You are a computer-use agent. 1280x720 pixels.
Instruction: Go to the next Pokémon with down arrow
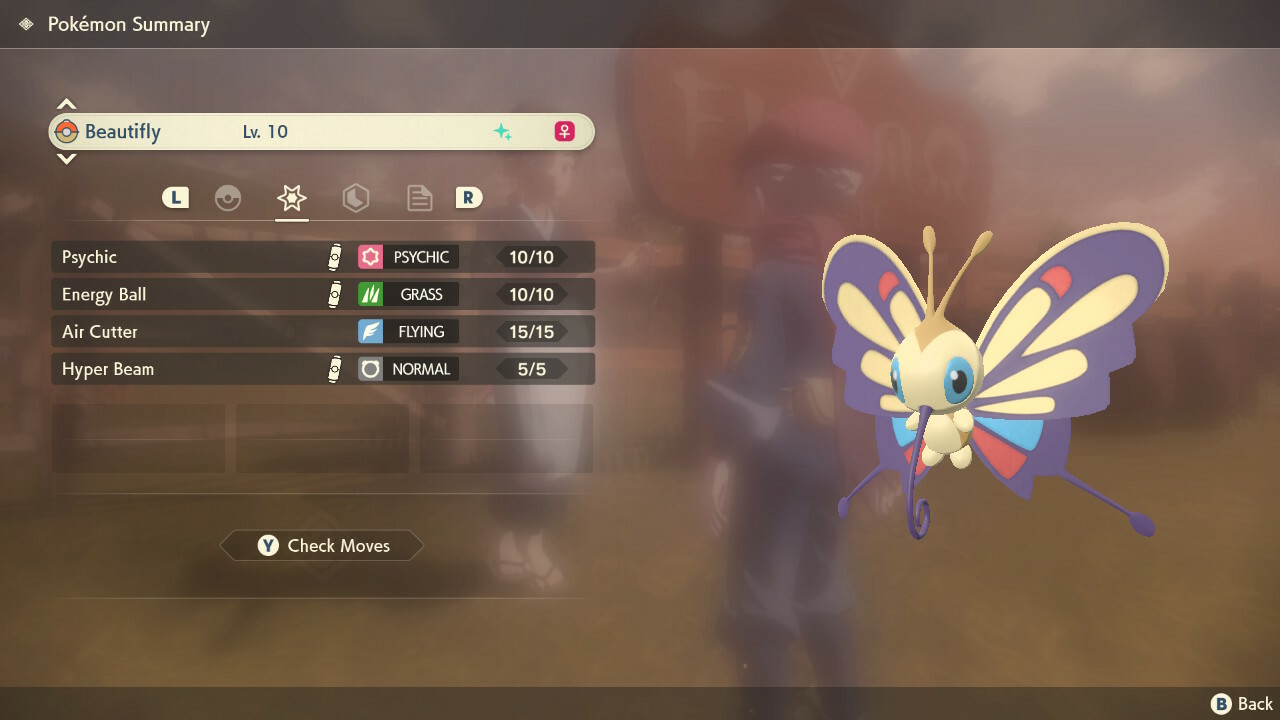point(66,158)
